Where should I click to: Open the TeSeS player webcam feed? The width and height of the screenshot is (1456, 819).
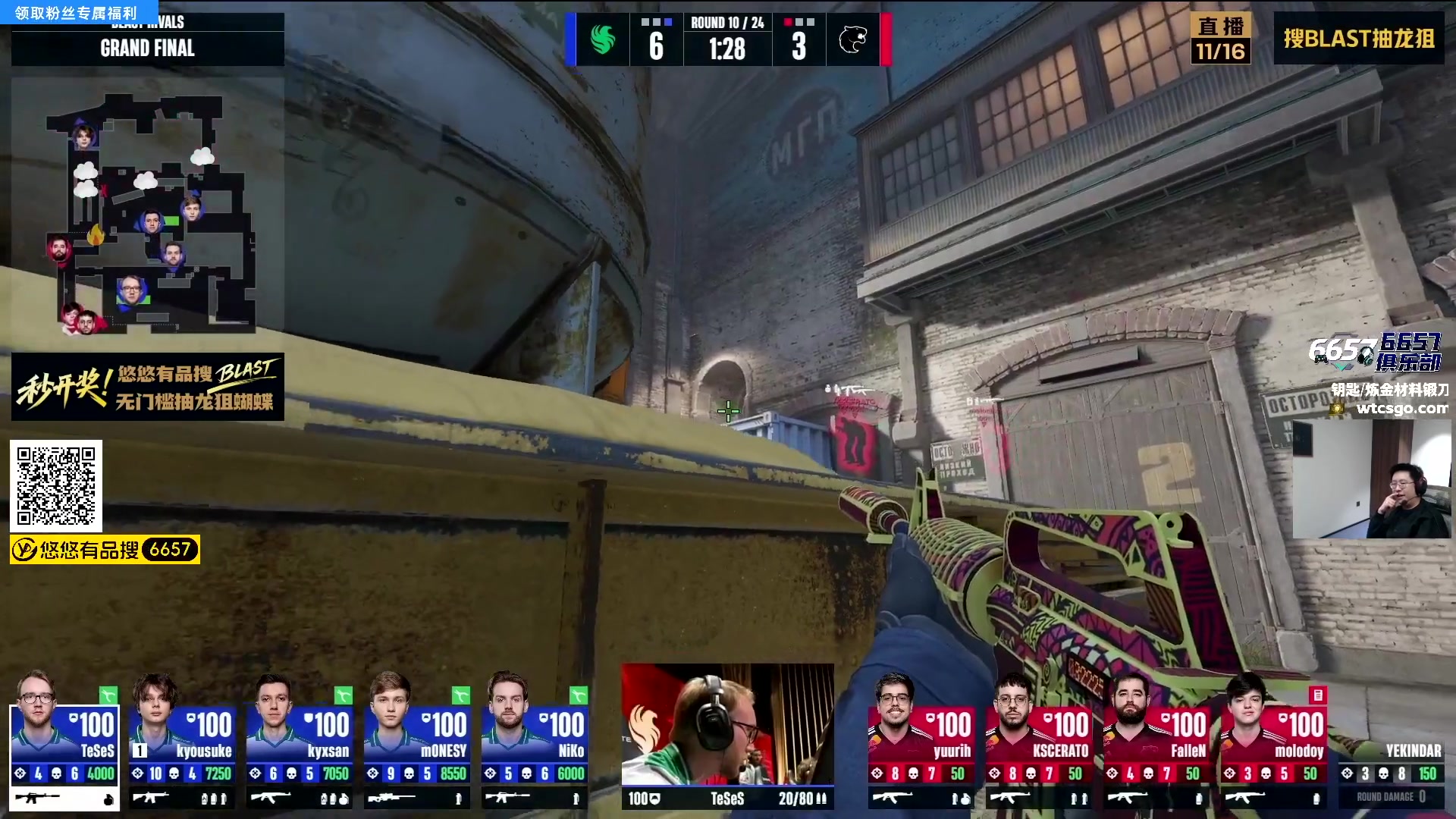click(727, 724)
